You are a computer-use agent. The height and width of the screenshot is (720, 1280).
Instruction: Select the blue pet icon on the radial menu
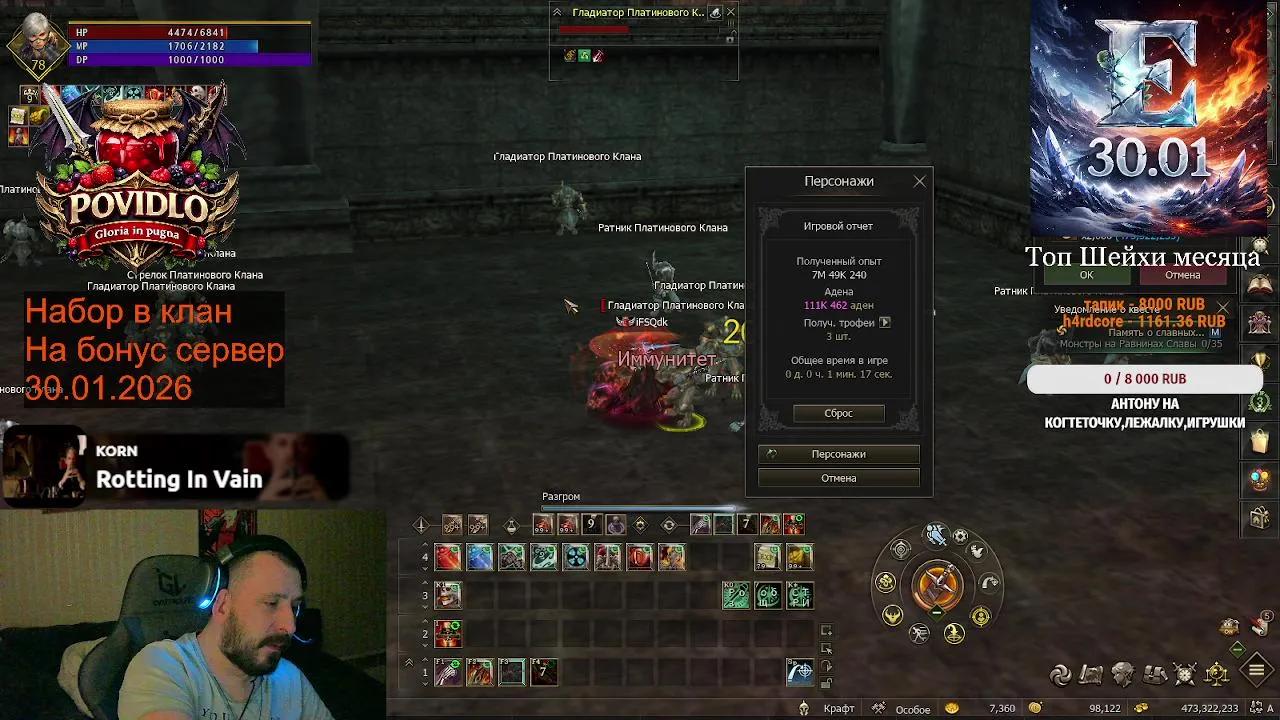tap(936, 532)
